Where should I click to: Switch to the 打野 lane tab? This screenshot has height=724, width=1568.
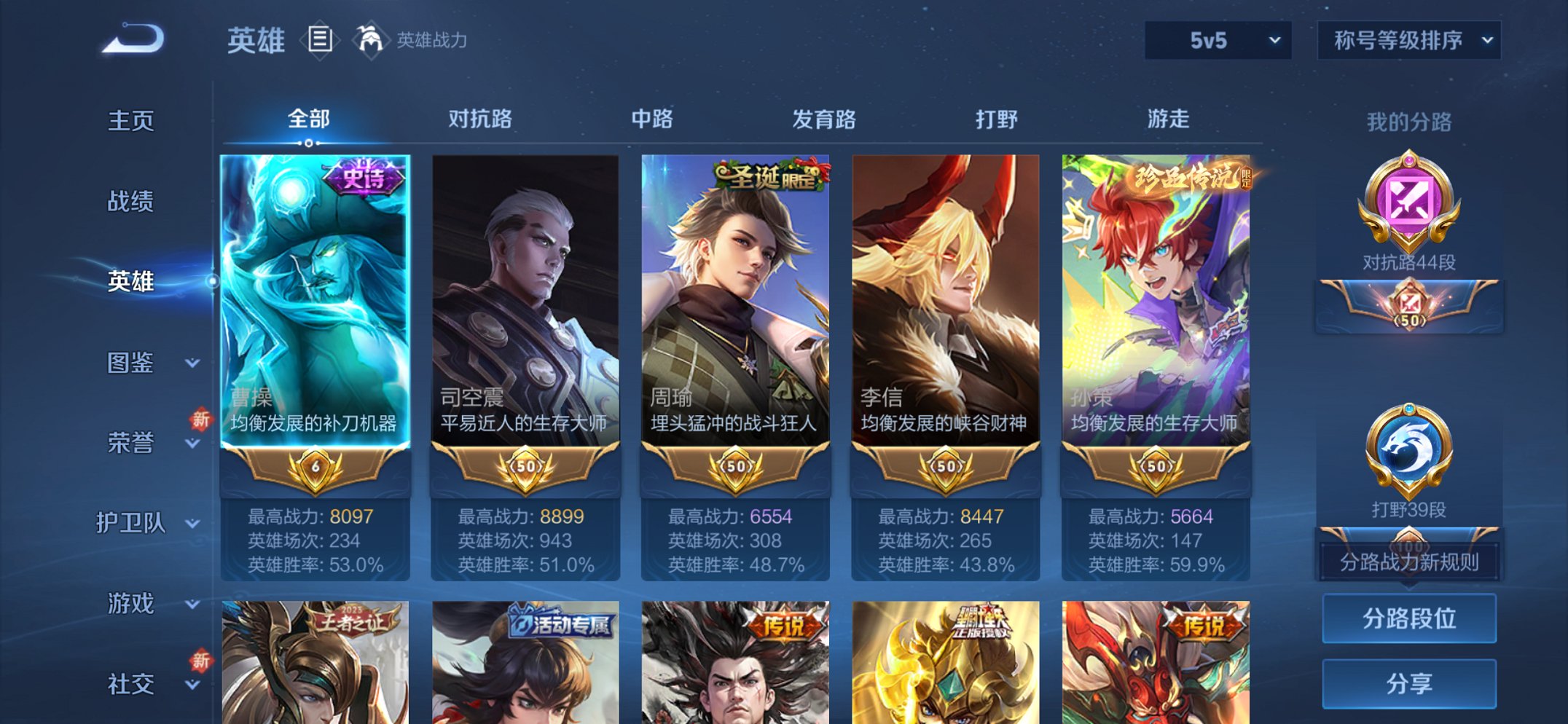(x=995, y=119)
